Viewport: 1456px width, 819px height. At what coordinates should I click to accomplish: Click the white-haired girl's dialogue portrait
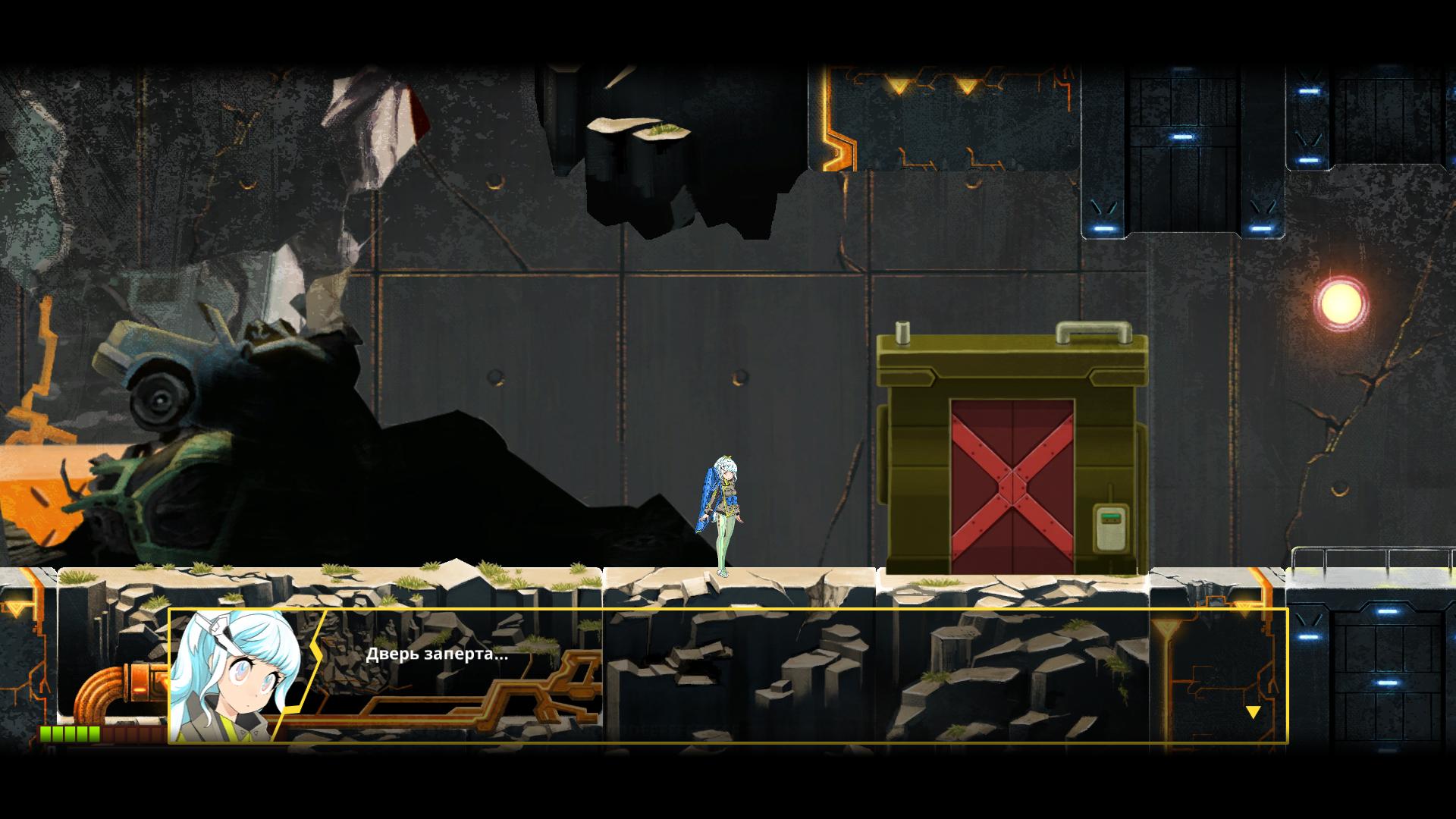(236, 676)
